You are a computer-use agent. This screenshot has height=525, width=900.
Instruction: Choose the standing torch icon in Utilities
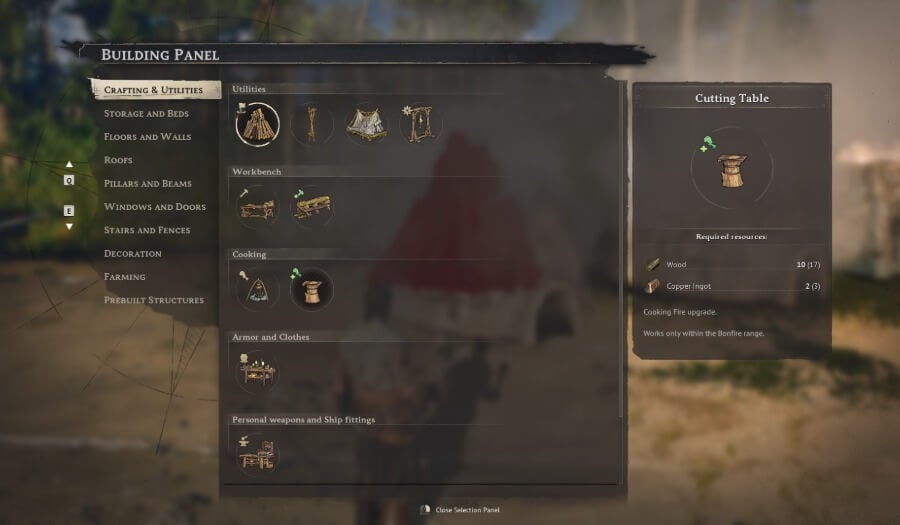coord(312,125)
